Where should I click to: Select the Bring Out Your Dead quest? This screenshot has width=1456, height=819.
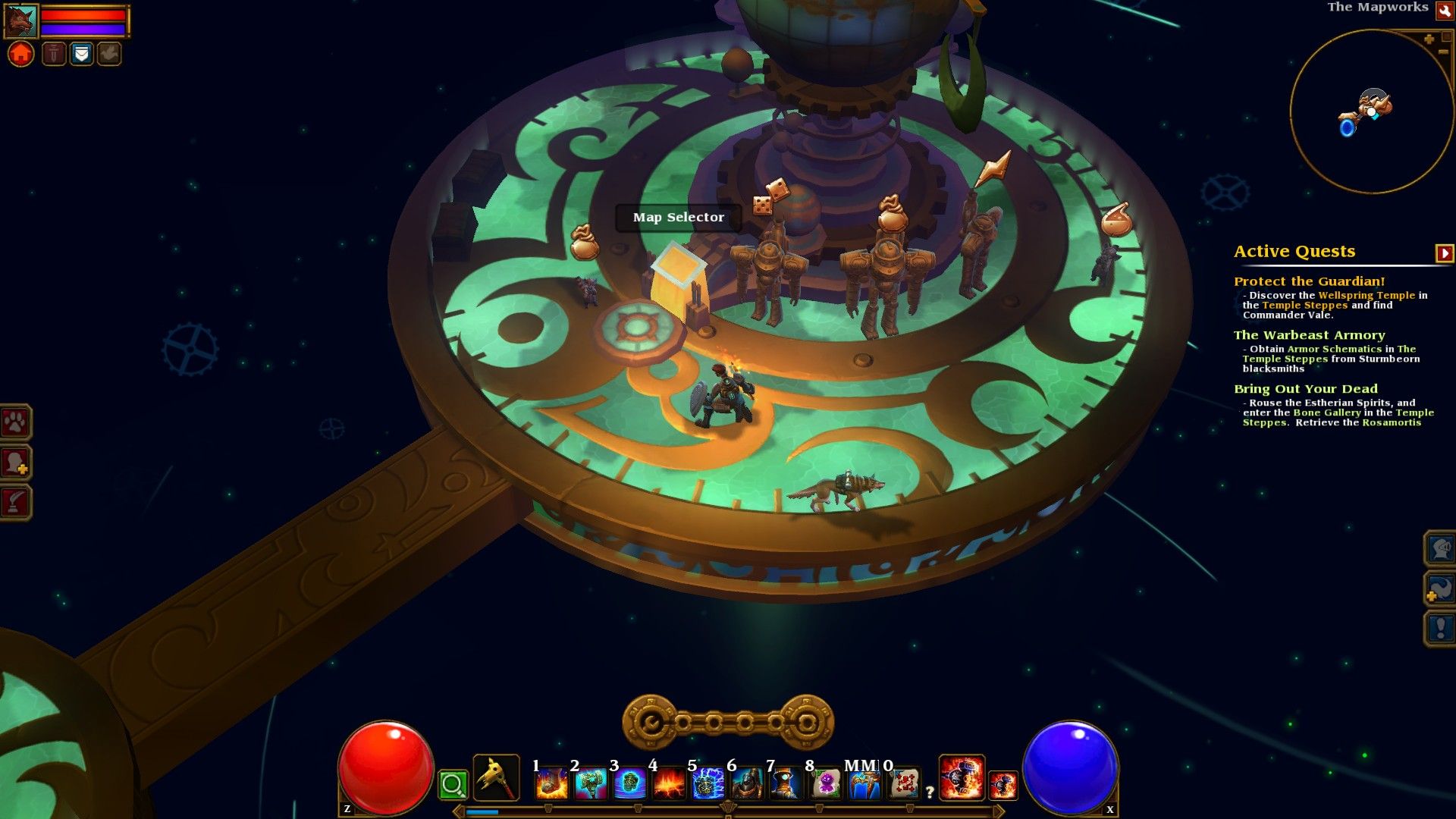pyautogui.click(x=1305, y=389)
